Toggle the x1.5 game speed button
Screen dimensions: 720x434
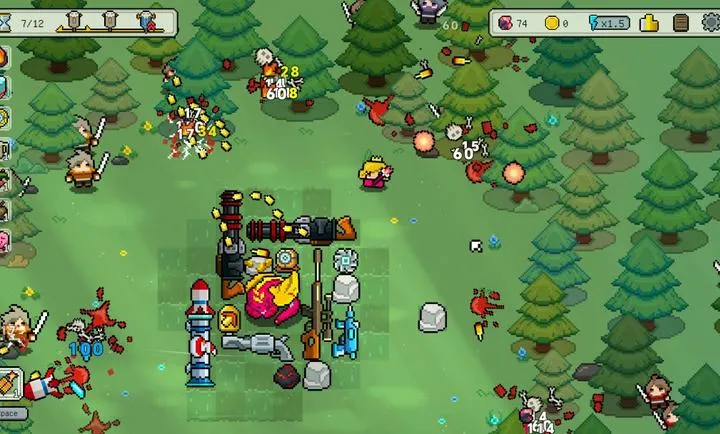pyautogui.click(x=611, y=22)
